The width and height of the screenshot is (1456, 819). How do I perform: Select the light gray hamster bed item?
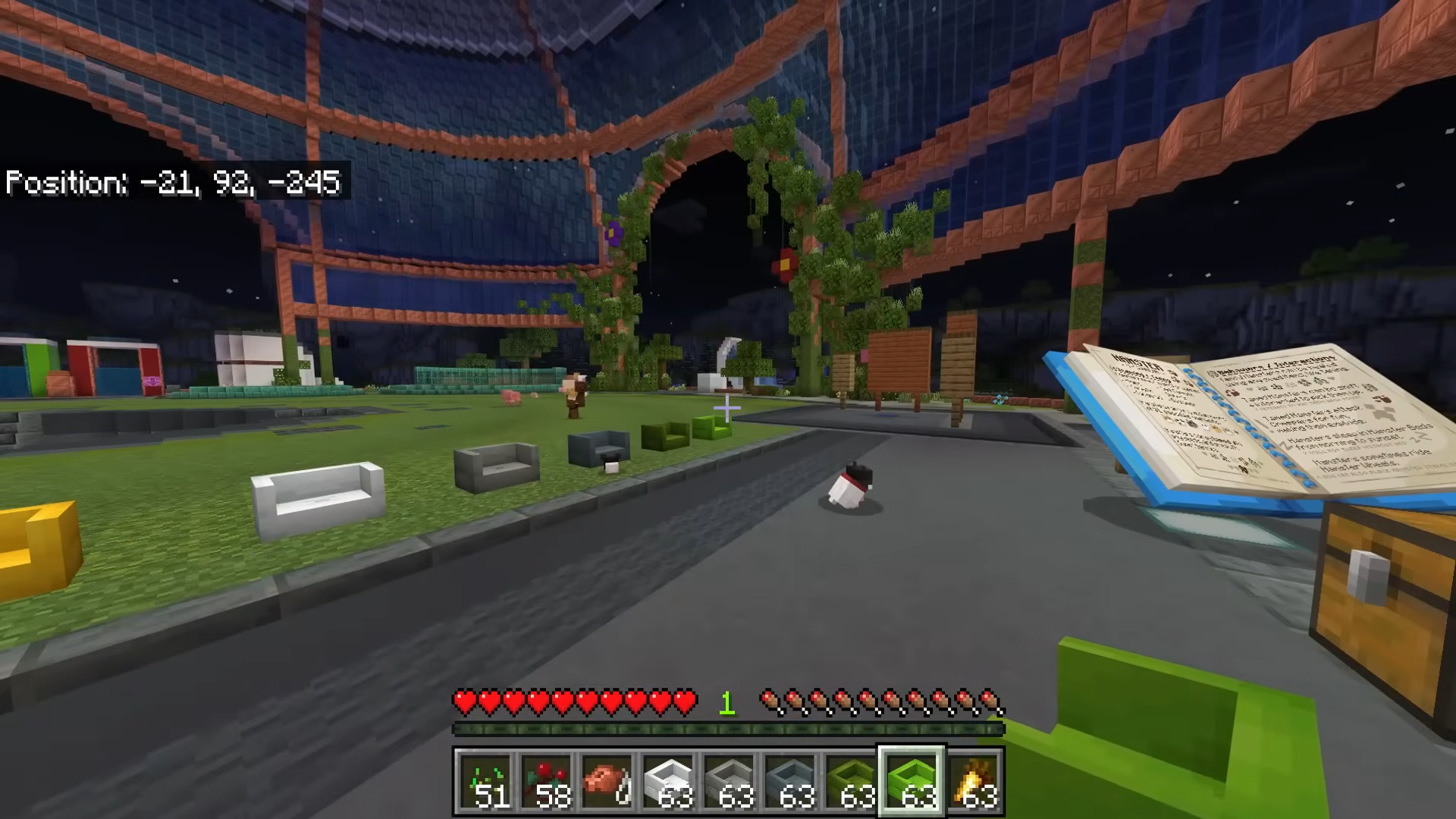[729, 780]
